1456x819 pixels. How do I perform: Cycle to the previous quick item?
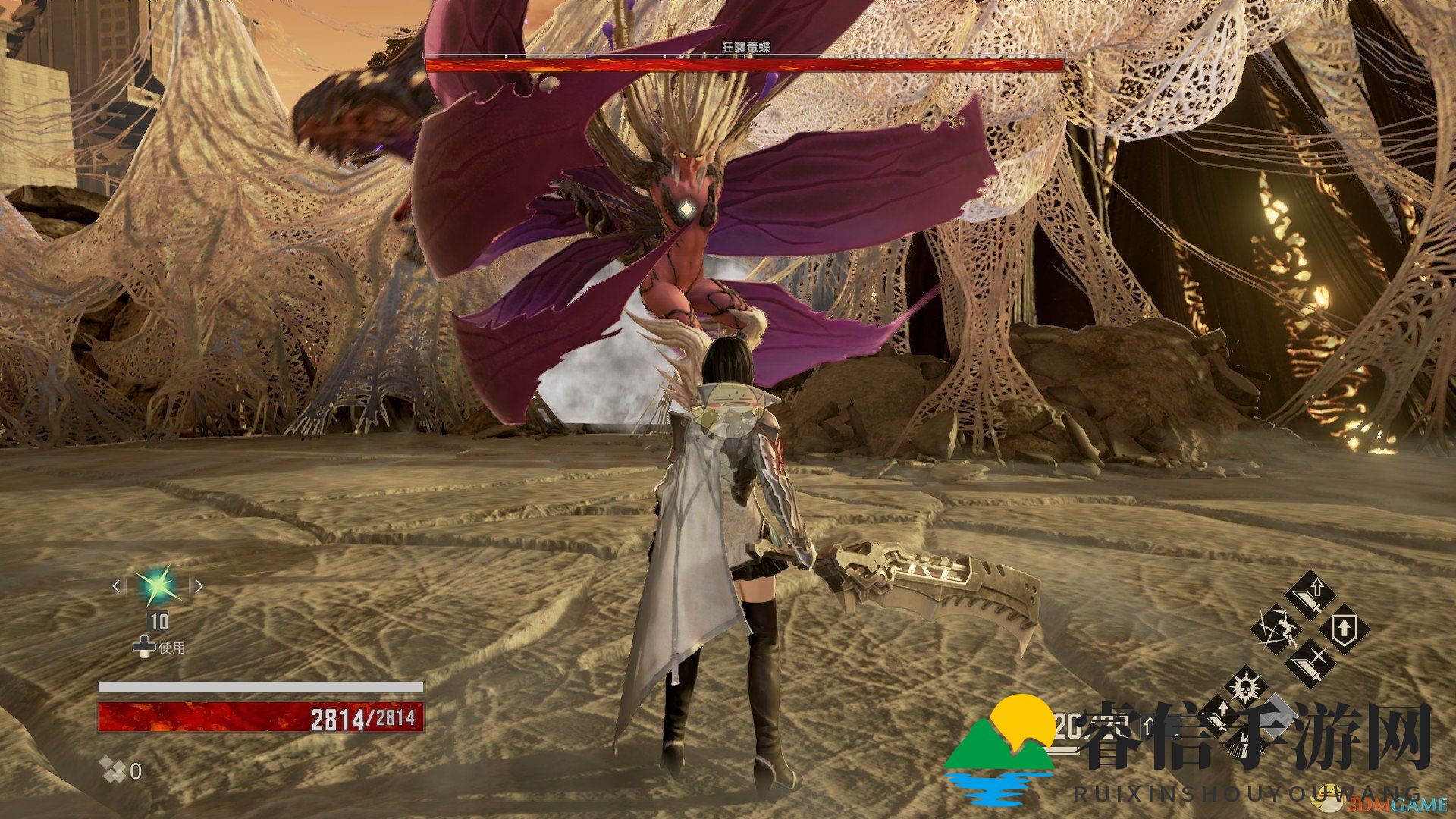click(117, 585)
